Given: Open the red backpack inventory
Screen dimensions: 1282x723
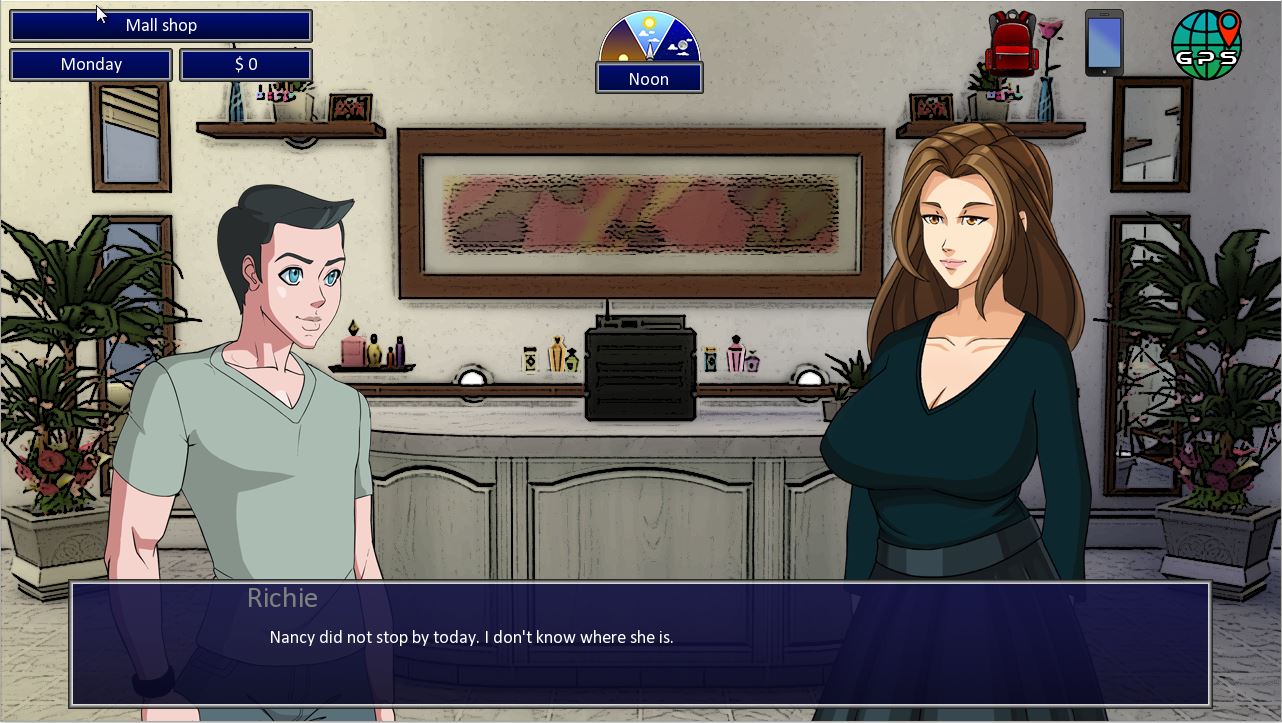Looking at the screenshot, I should tap(1011, 43).
